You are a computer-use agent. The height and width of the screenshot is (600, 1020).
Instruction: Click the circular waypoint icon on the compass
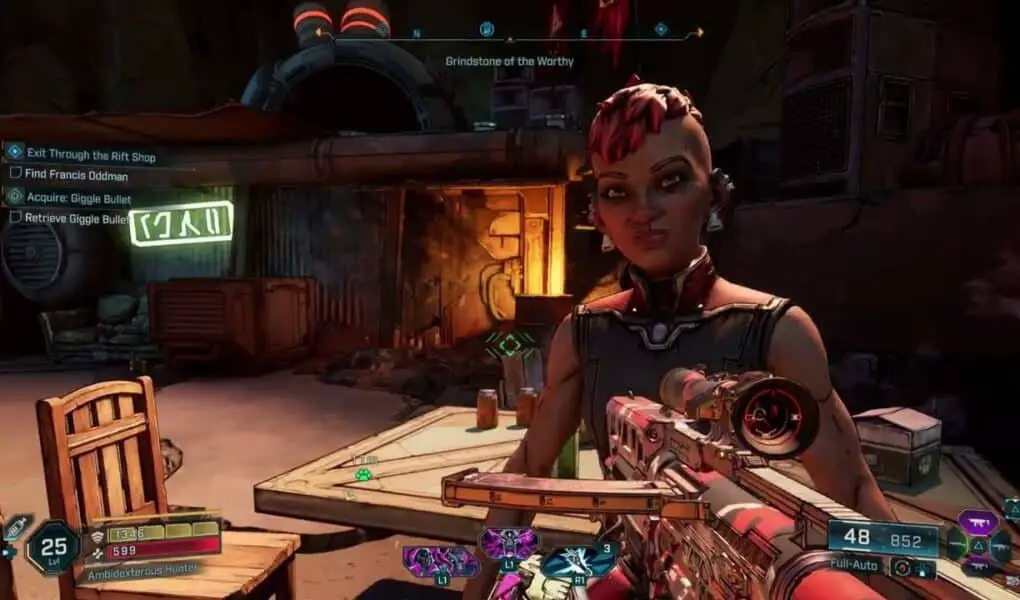(x=487, y=29)
